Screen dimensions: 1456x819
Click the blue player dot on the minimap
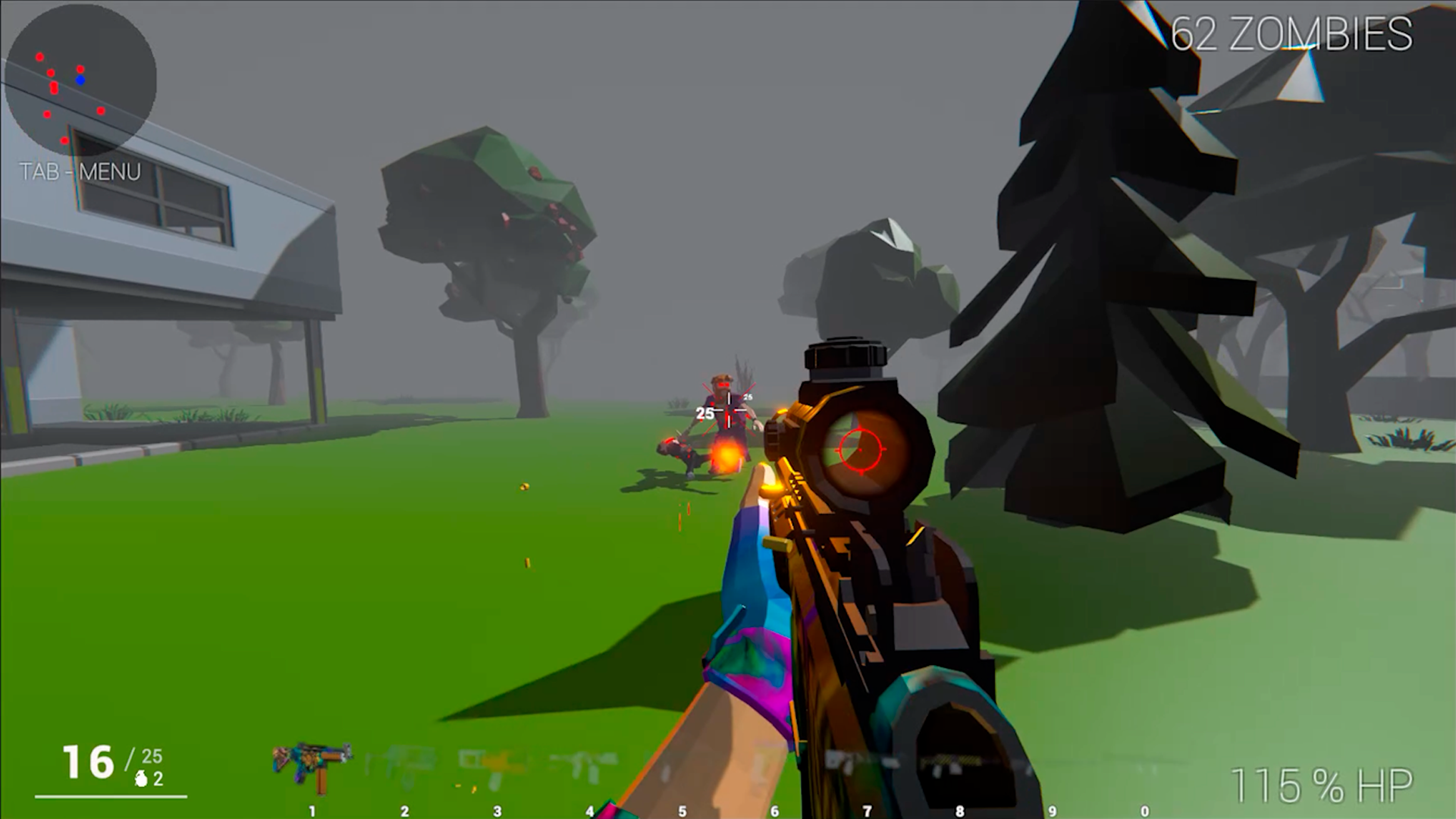(x=80, y=79)
